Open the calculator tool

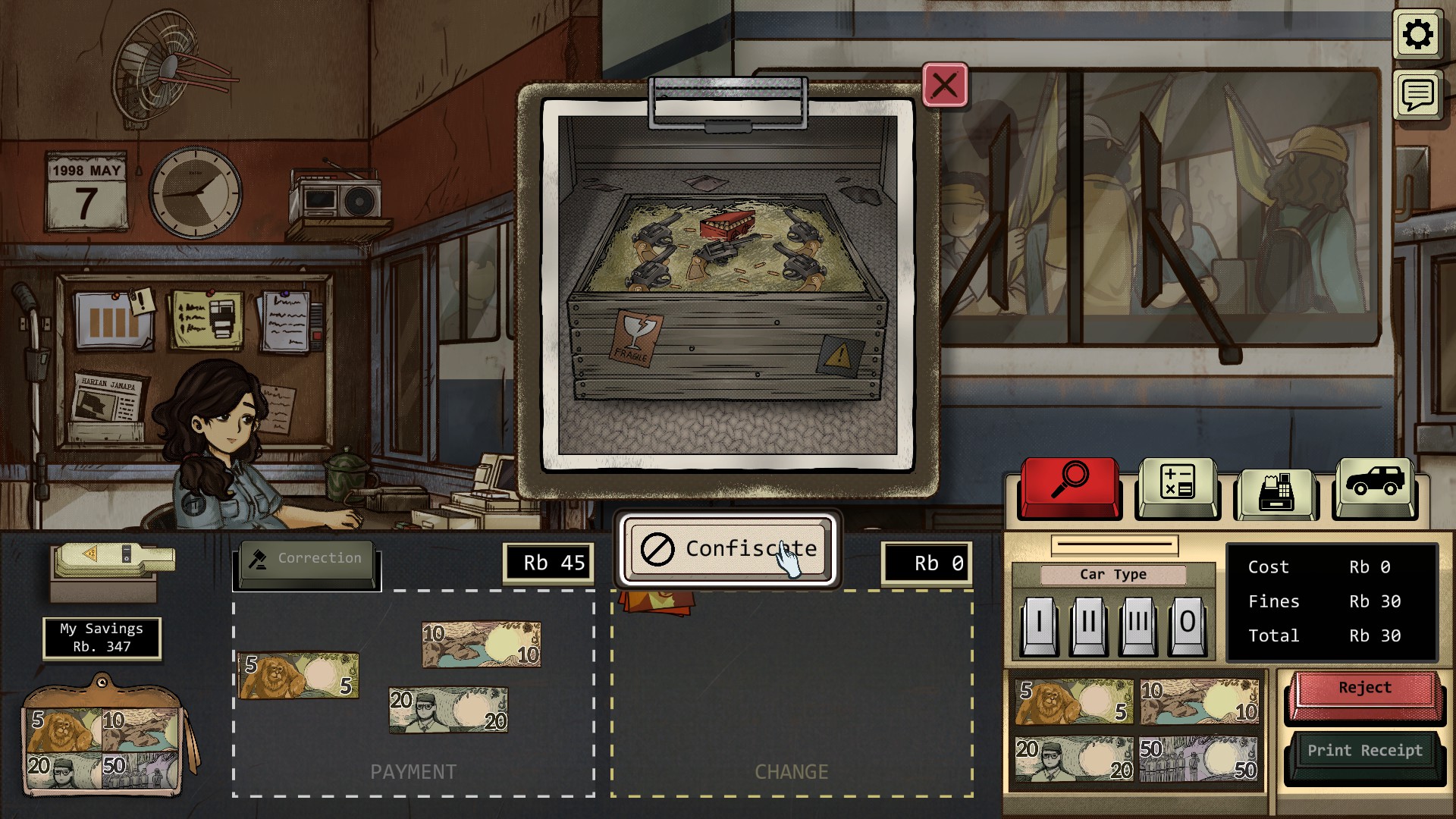tap(1177, 484)
